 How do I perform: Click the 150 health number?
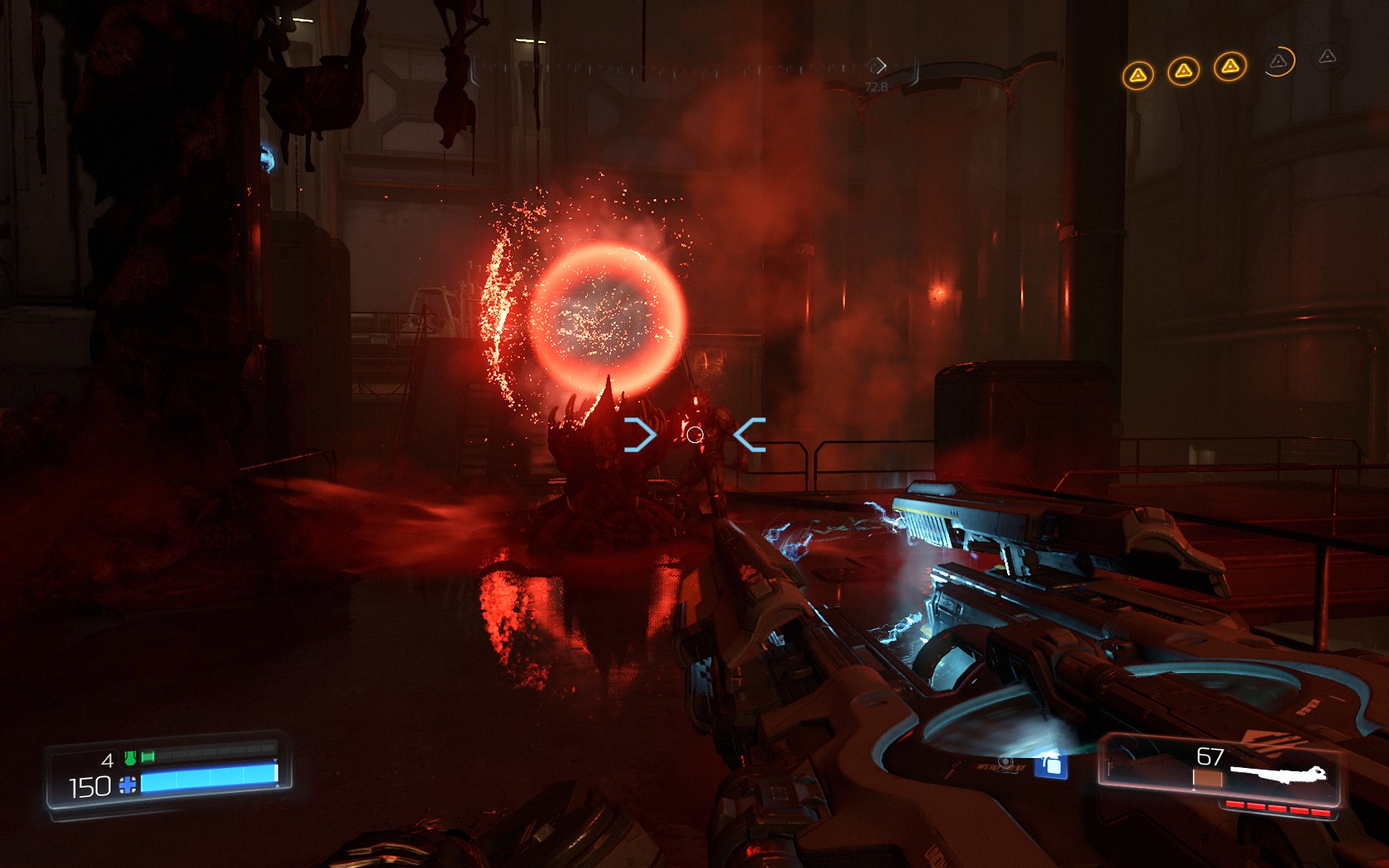88,786
